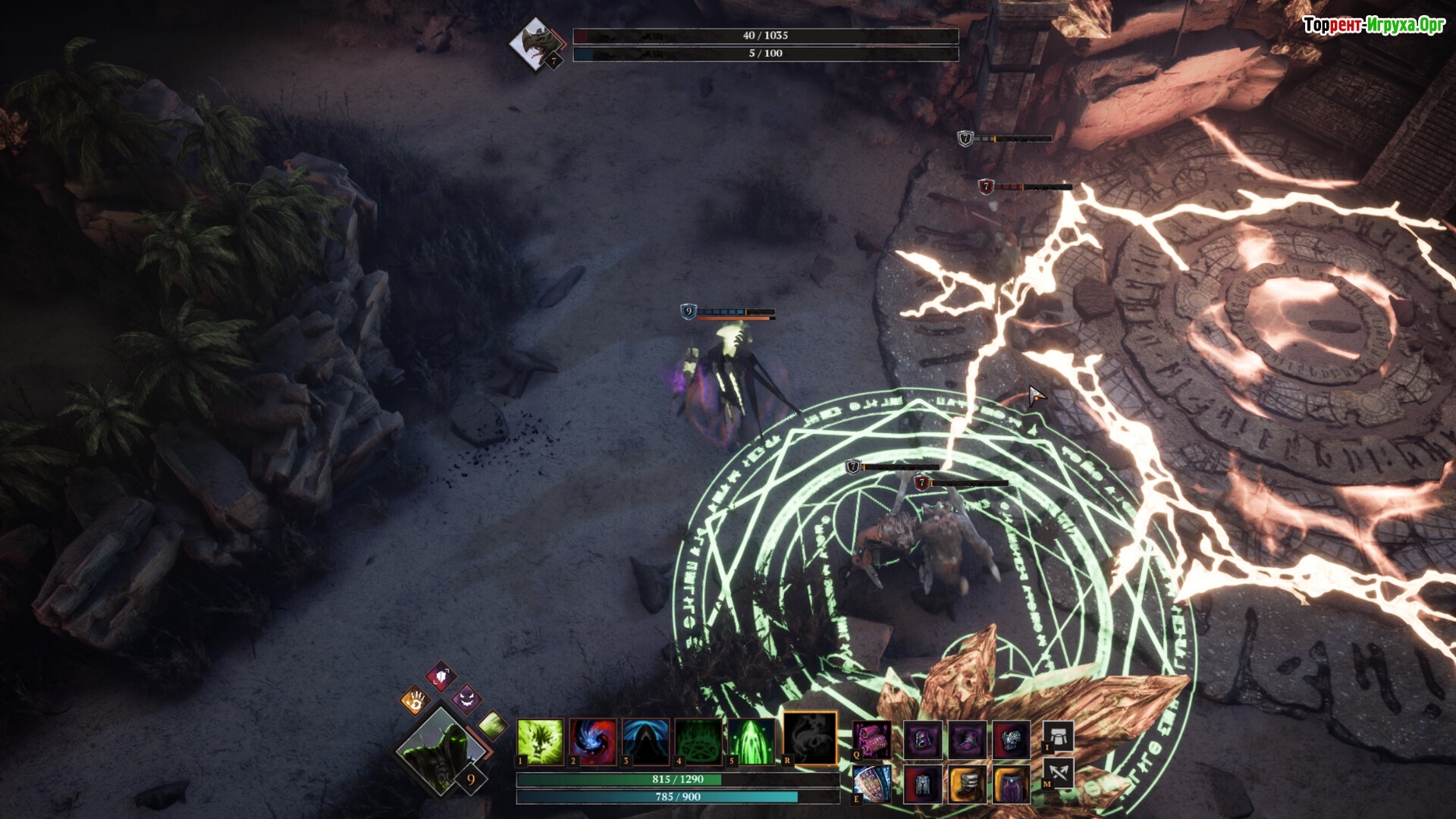
Task: Select the purple grinning face status icon
Action: point(466,698)
